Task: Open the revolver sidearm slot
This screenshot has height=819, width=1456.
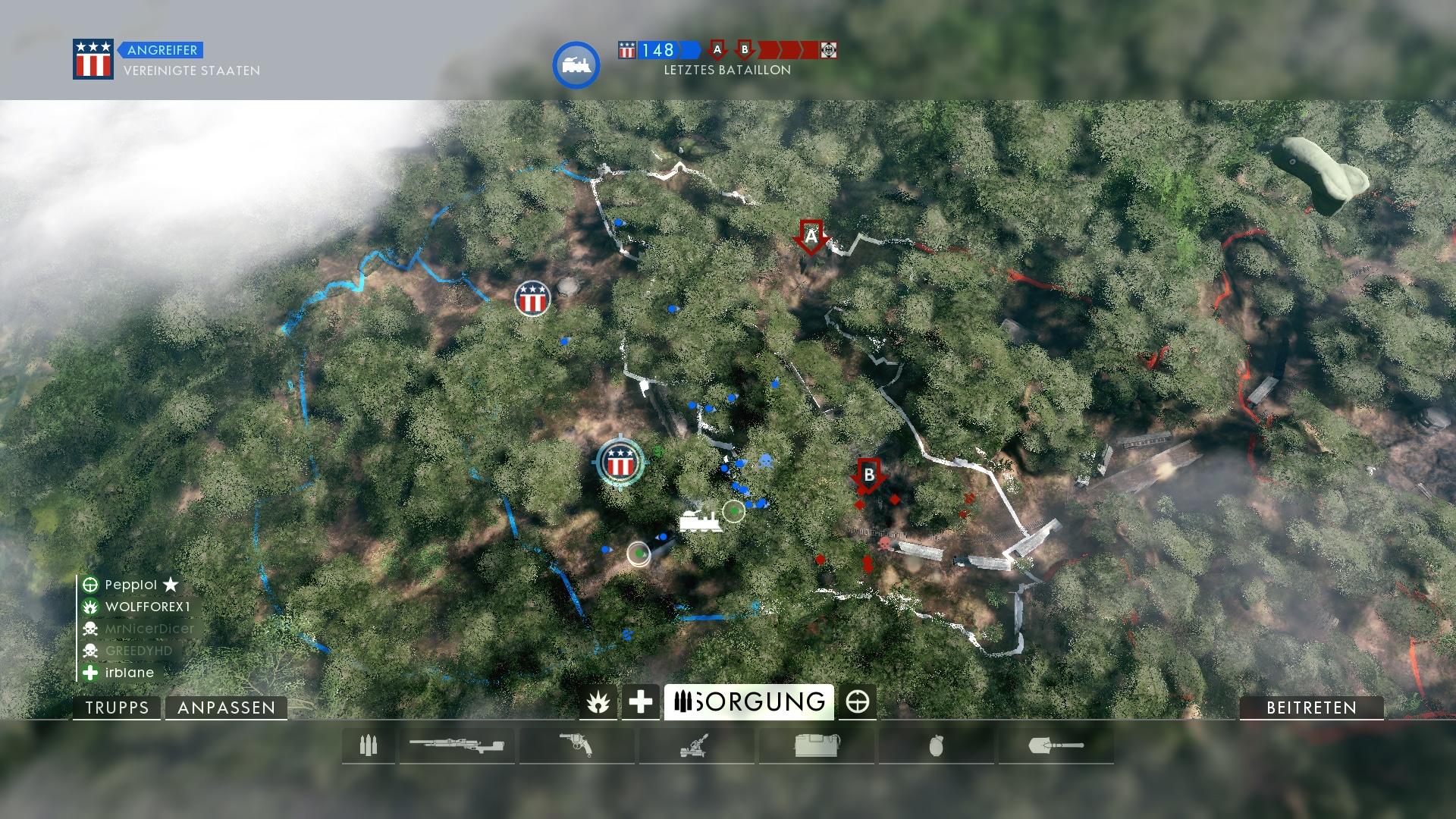Action: [576, 746]
